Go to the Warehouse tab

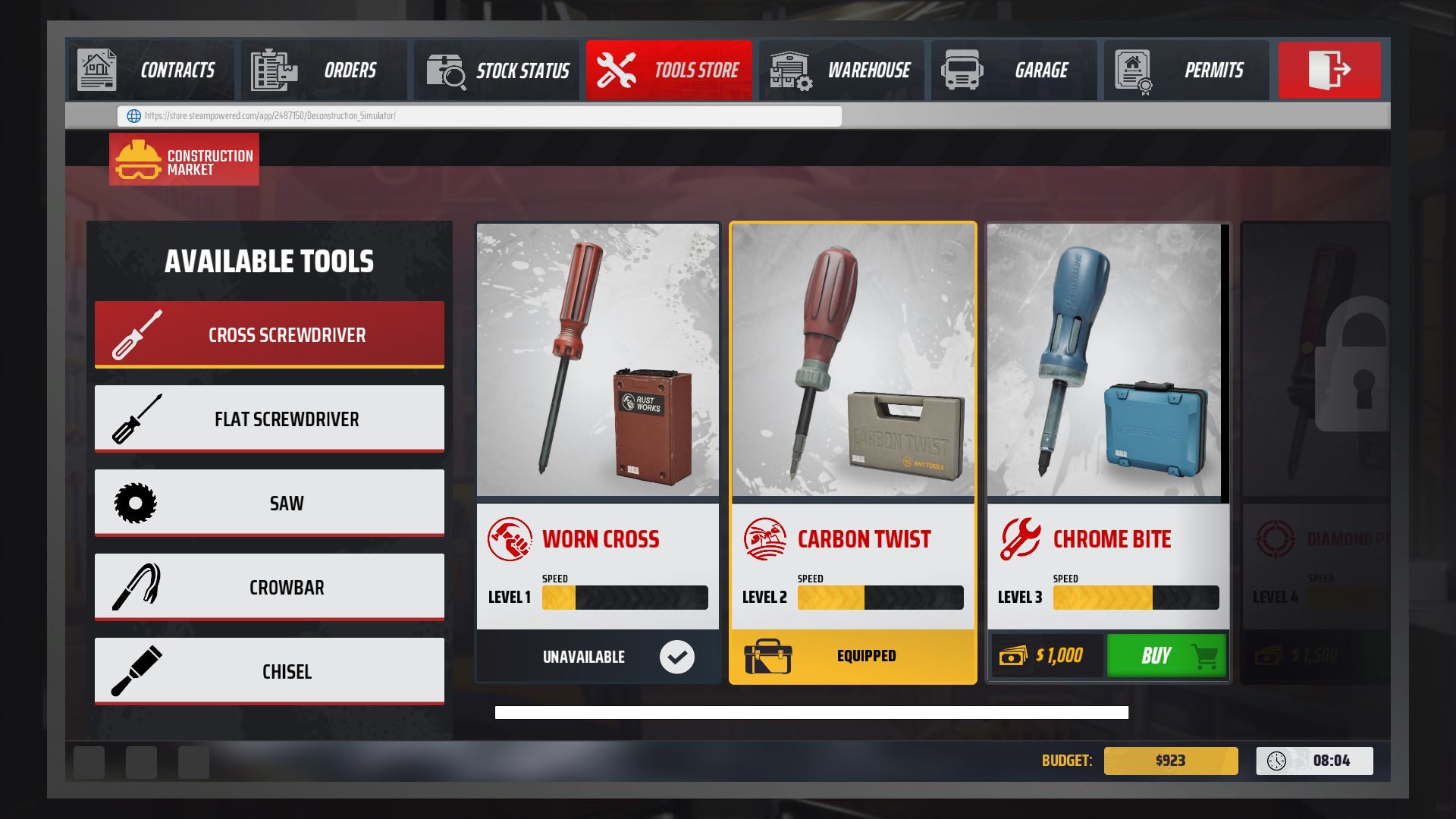coord(841,71)
